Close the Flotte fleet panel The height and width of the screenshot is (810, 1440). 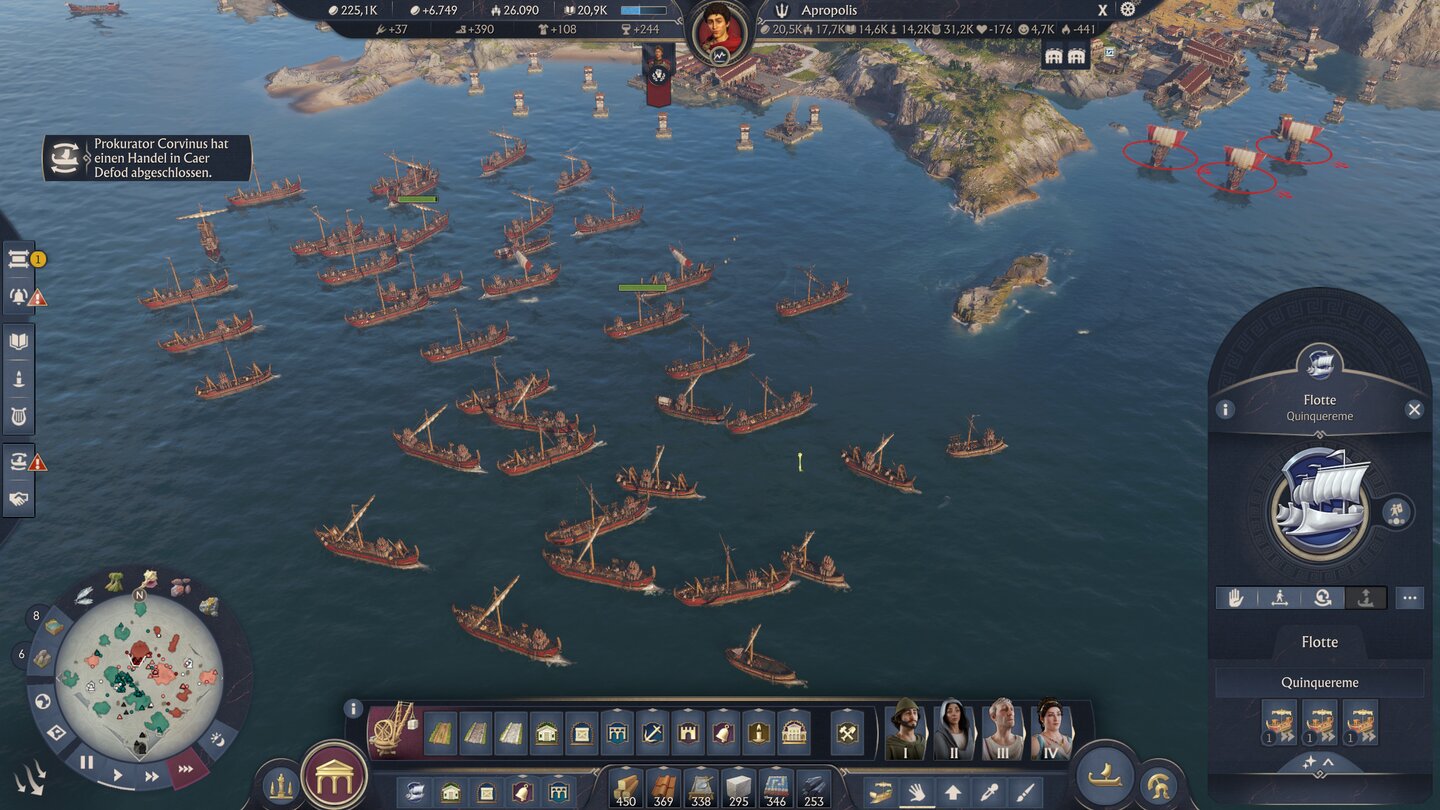(1414, 409)
